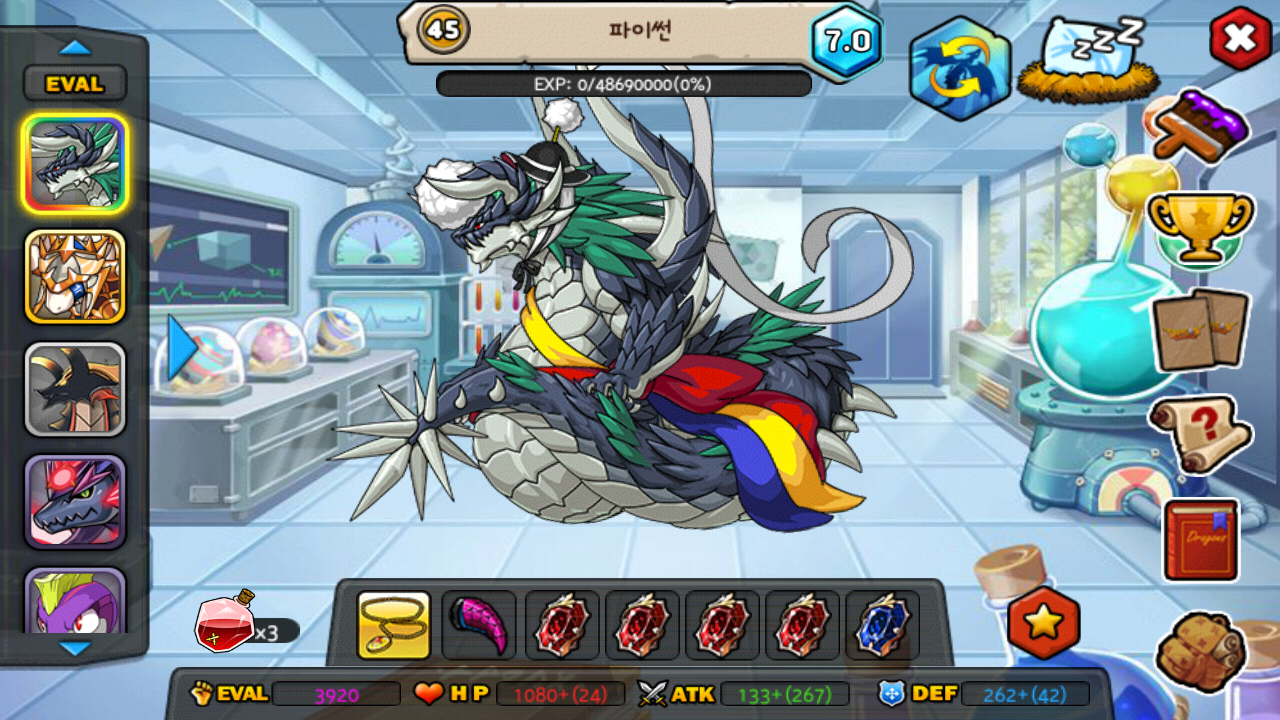Image resolution: width=1280 pixels, height=720 pixels.
Task: Open the rolled brown map icon
Action: tap(1200, 650)
